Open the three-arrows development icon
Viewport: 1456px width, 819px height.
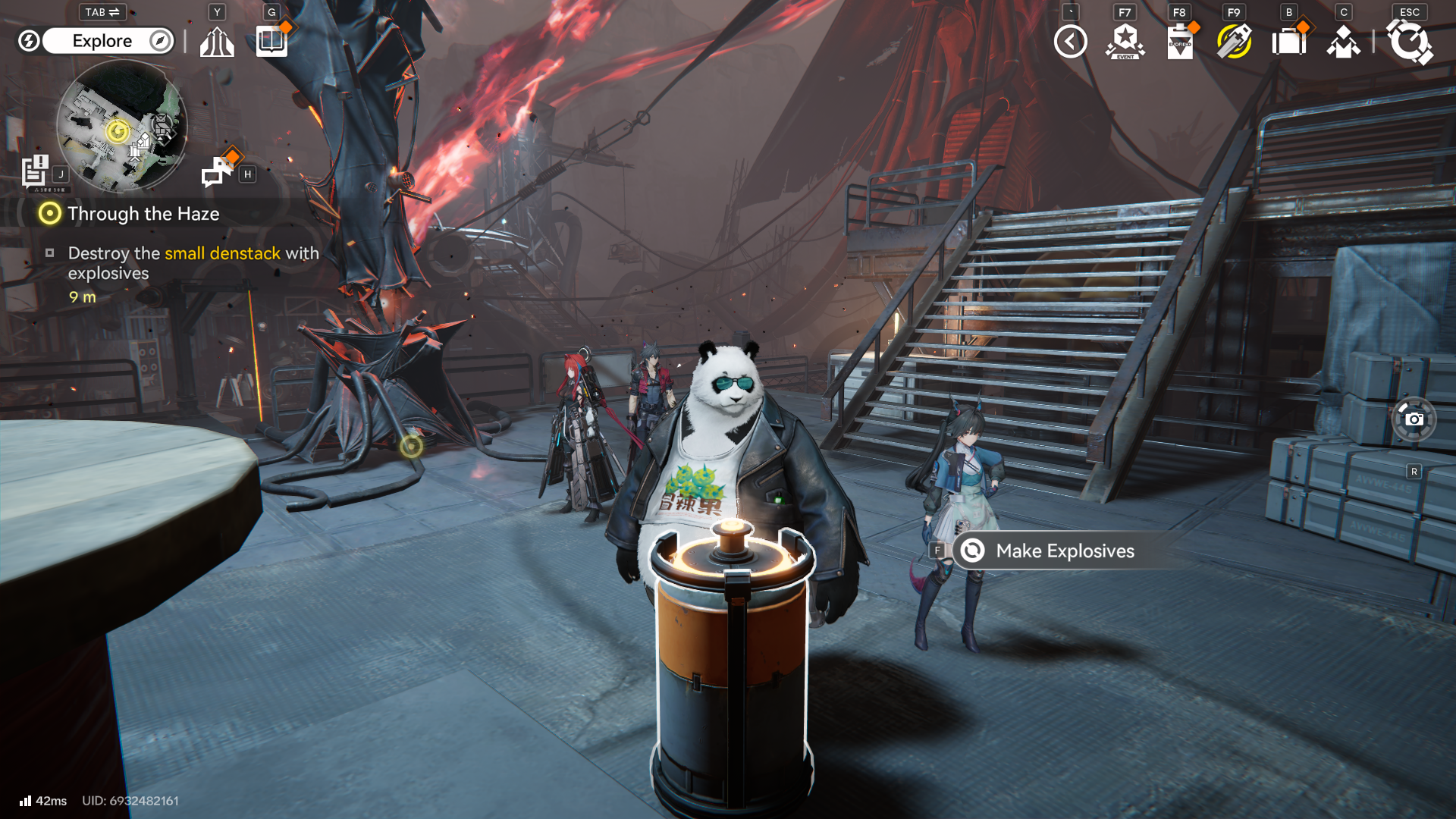pyautogui.click(x=217, y=42)
